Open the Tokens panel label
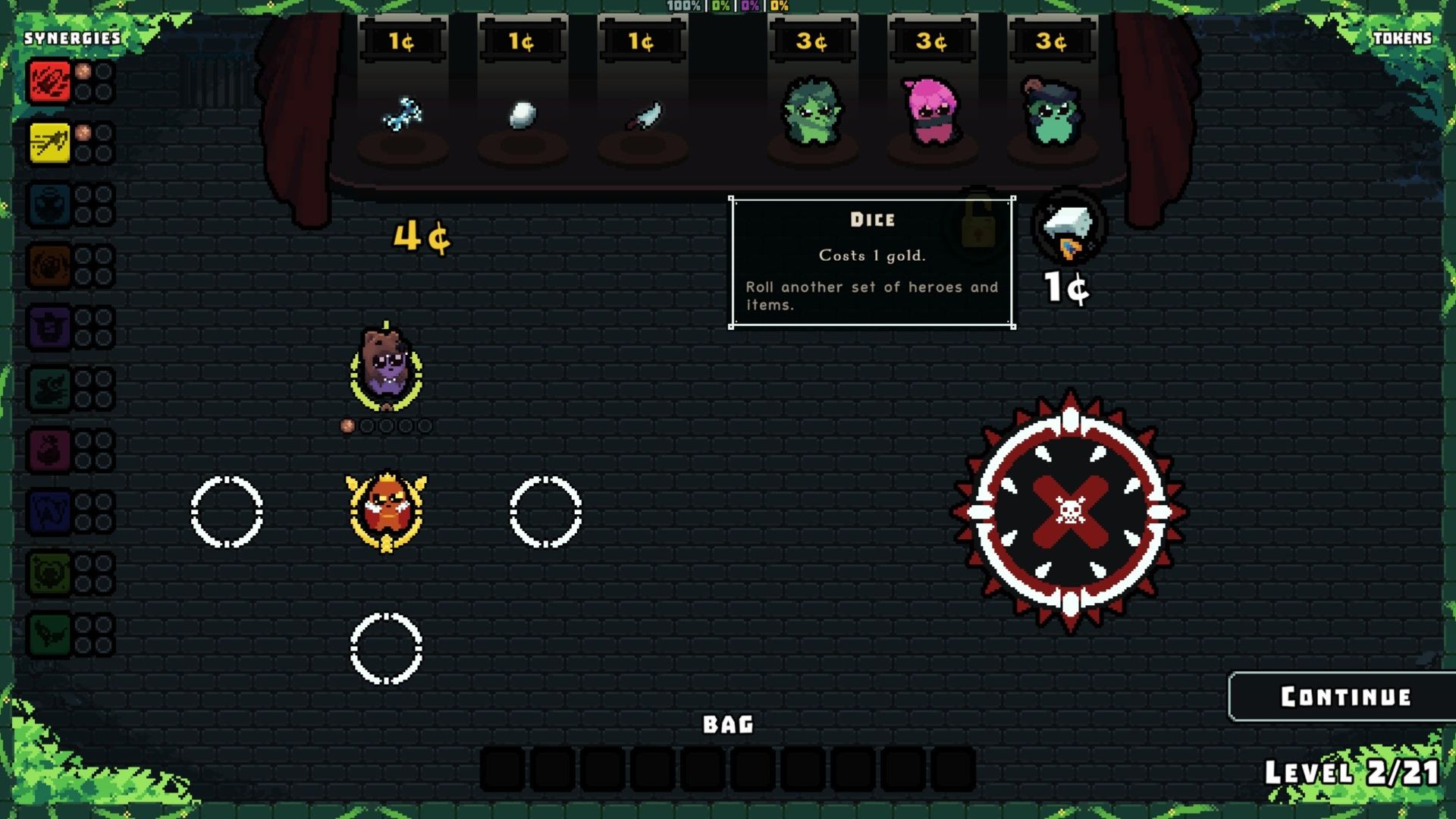This screenshot has width=1456, height=819. [1404, 39]
